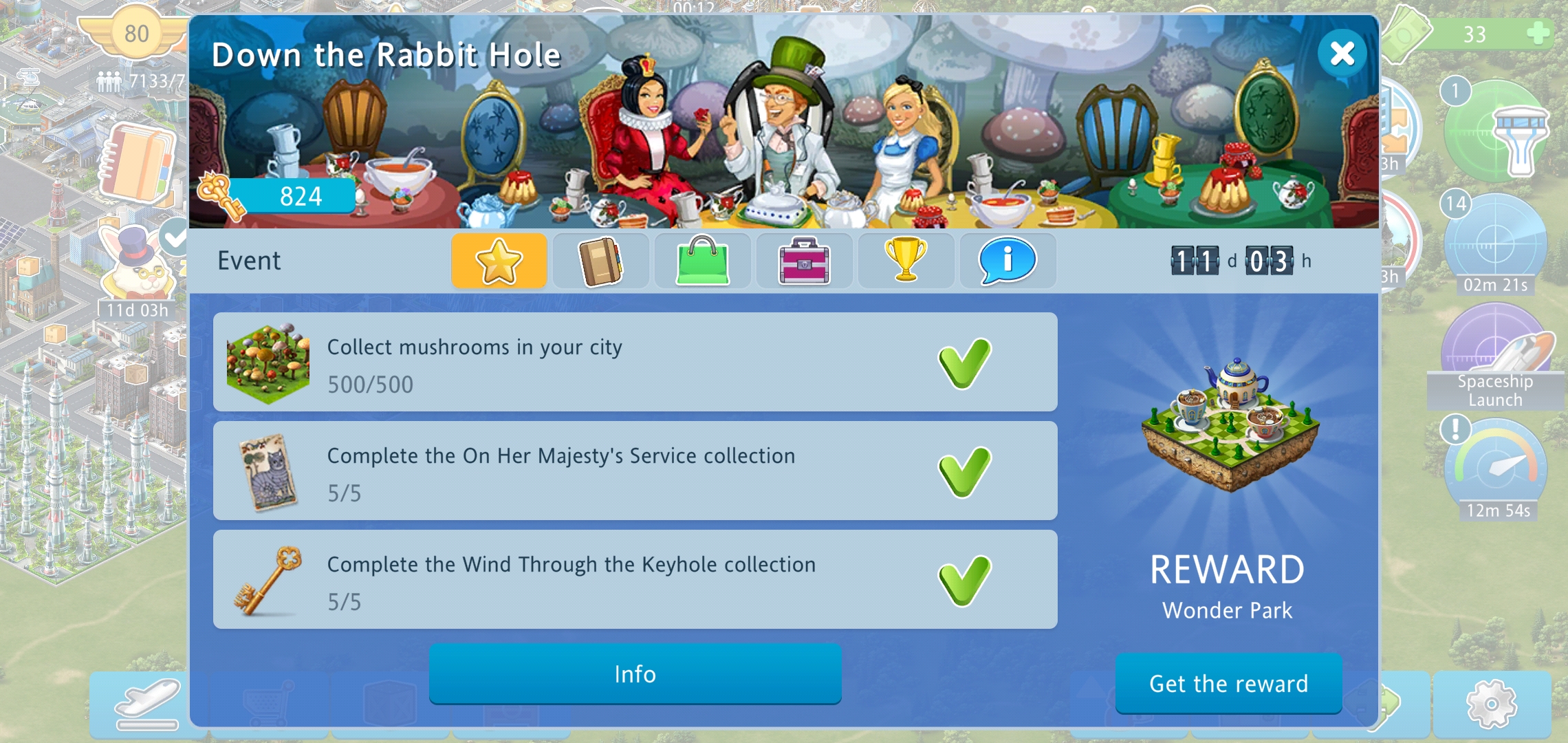Select the Collect mushrooms task row
The height and width of the screenshot is (743, 1568).
coord(635,363)
